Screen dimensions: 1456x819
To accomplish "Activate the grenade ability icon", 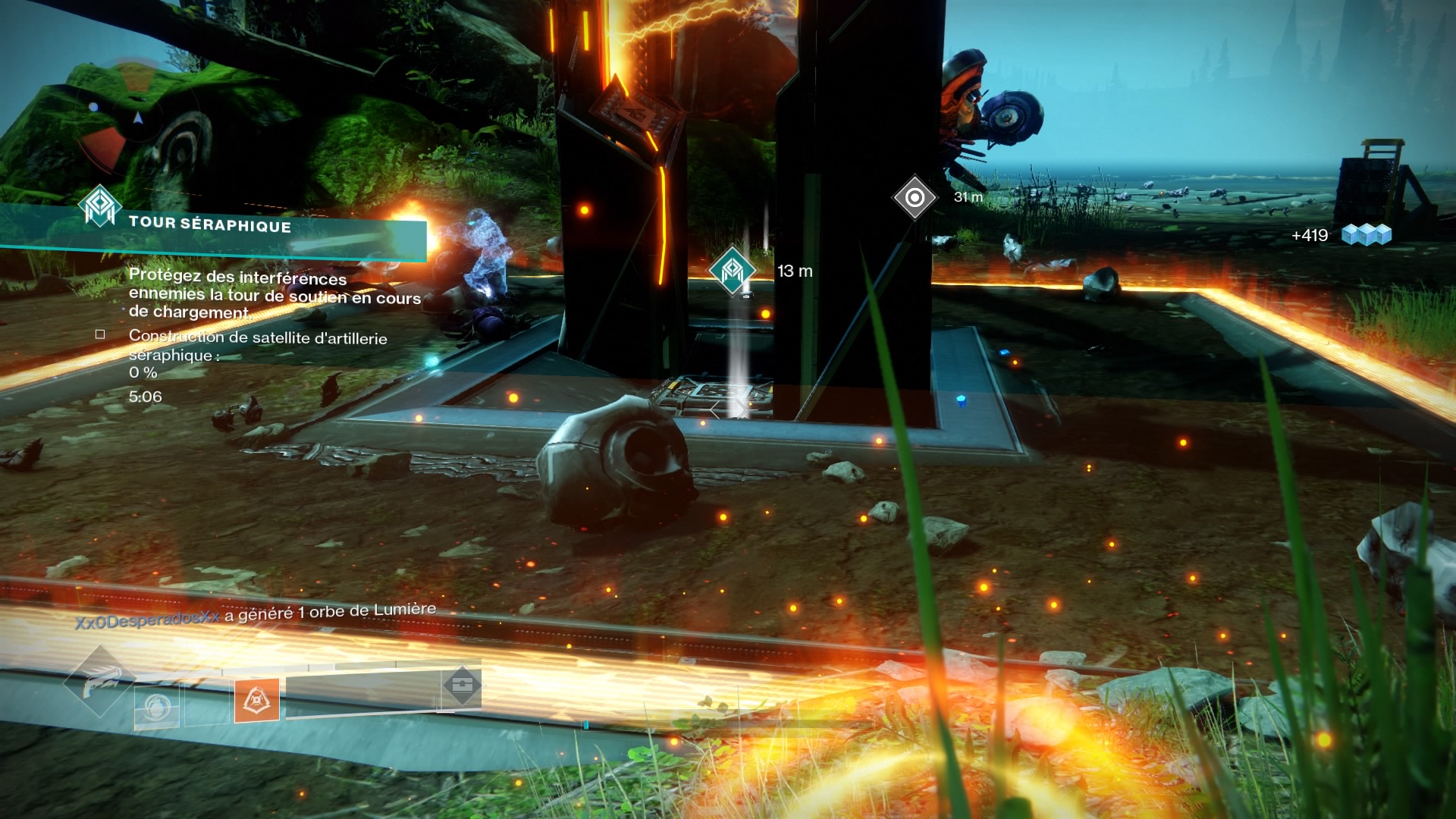I will 157,705.
